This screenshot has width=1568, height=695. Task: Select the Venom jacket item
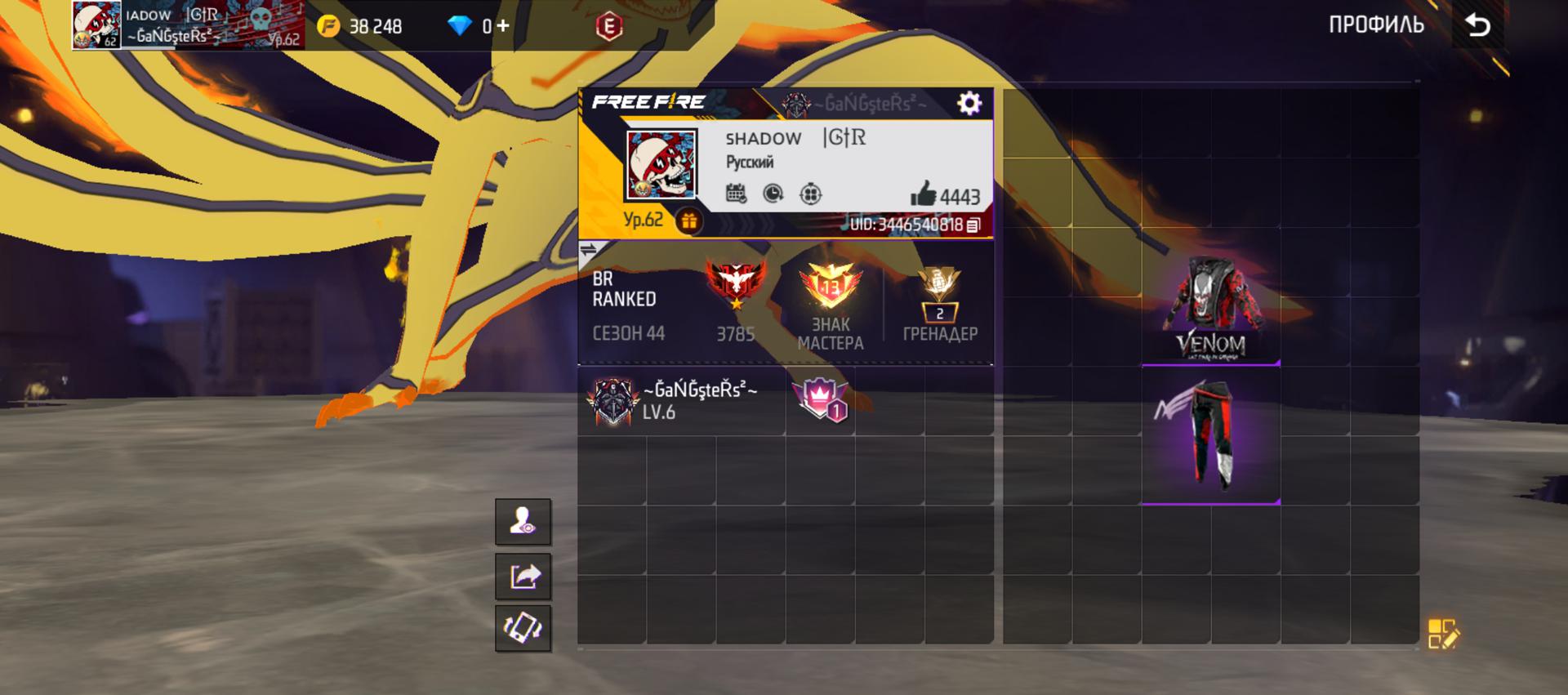point(1210,309)
